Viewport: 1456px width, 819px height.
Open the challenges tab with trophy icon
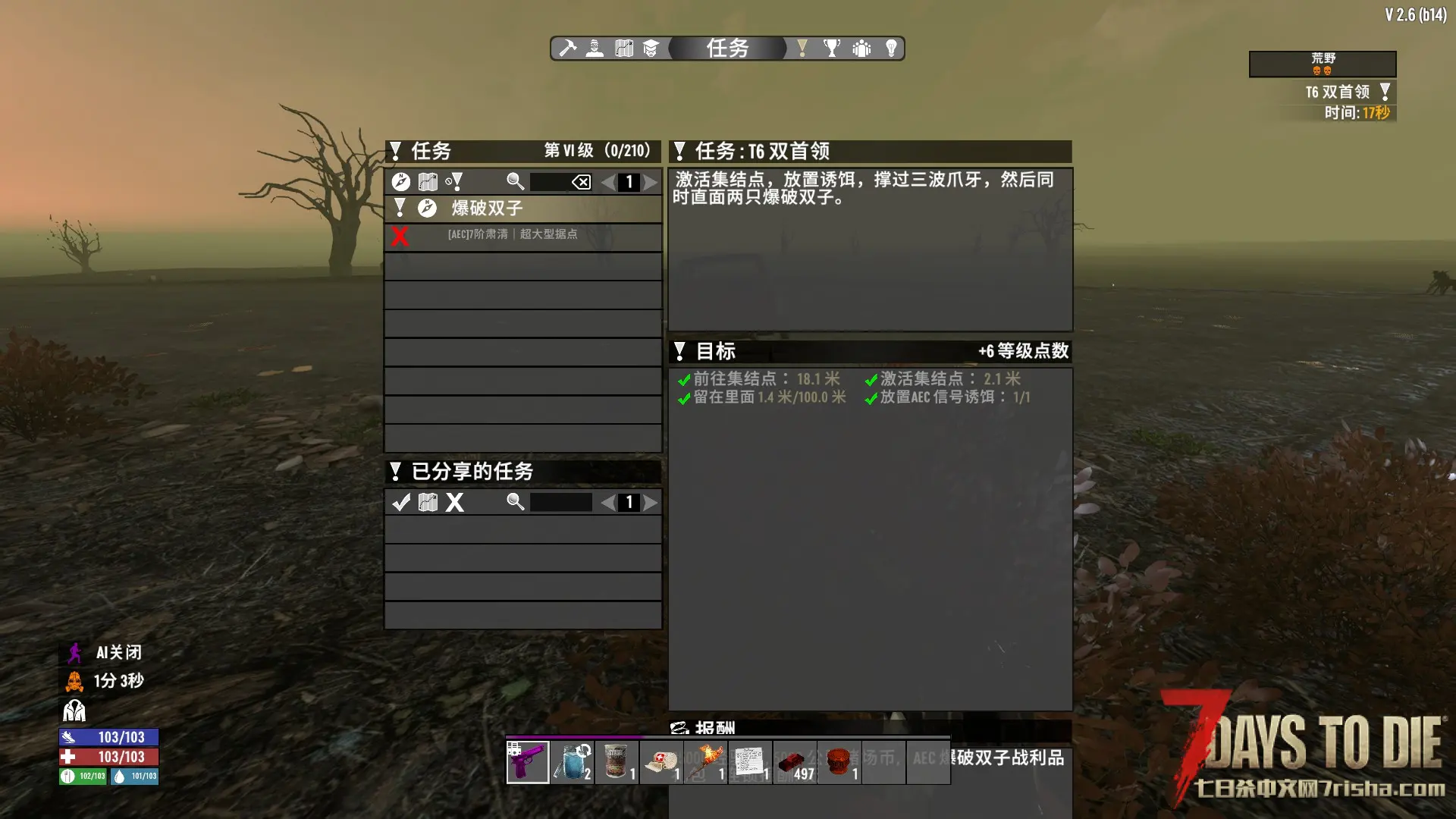[832, 49]
